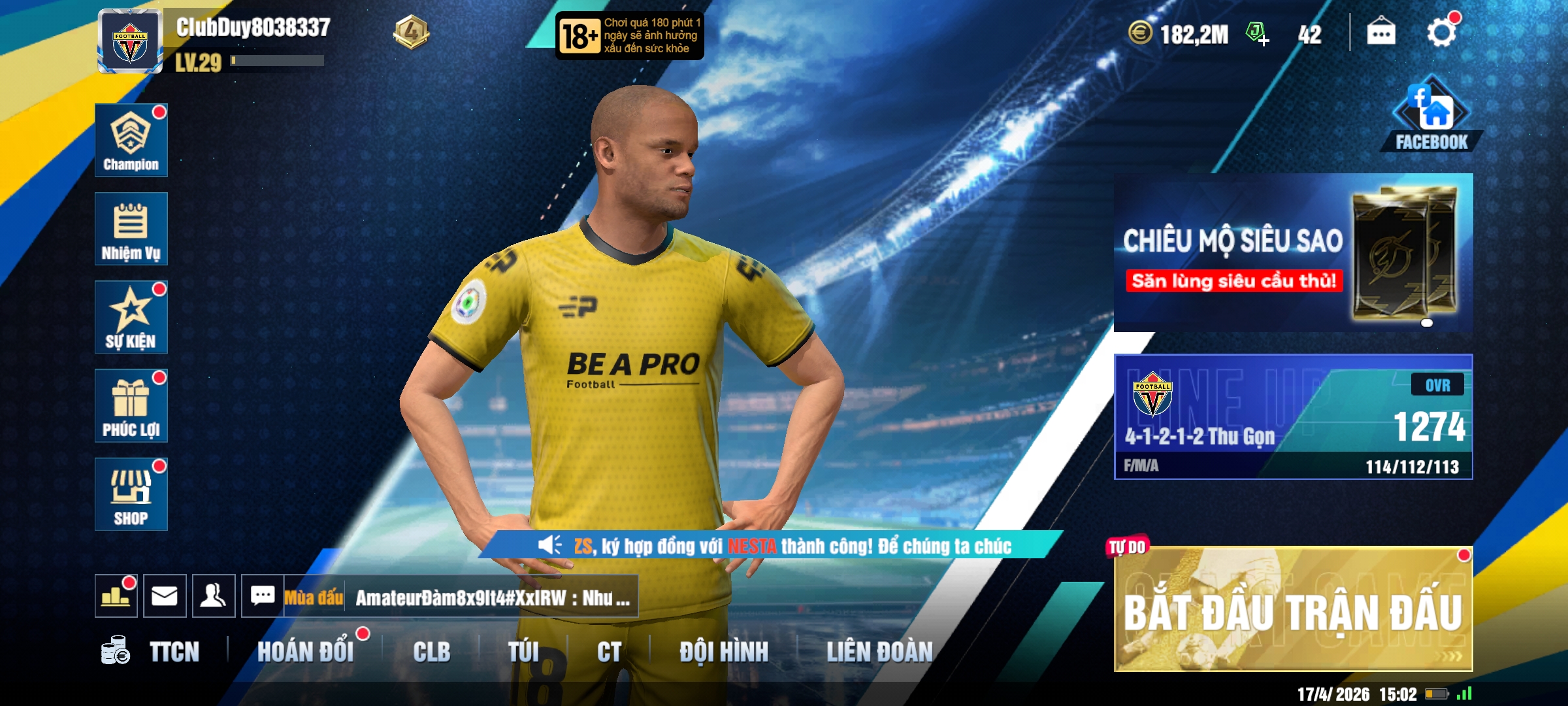The width and height of the screenshot is (1568, 706).
Task: Start match with Bắt Đầu Trận Đấu
Action: [1292, 610]
